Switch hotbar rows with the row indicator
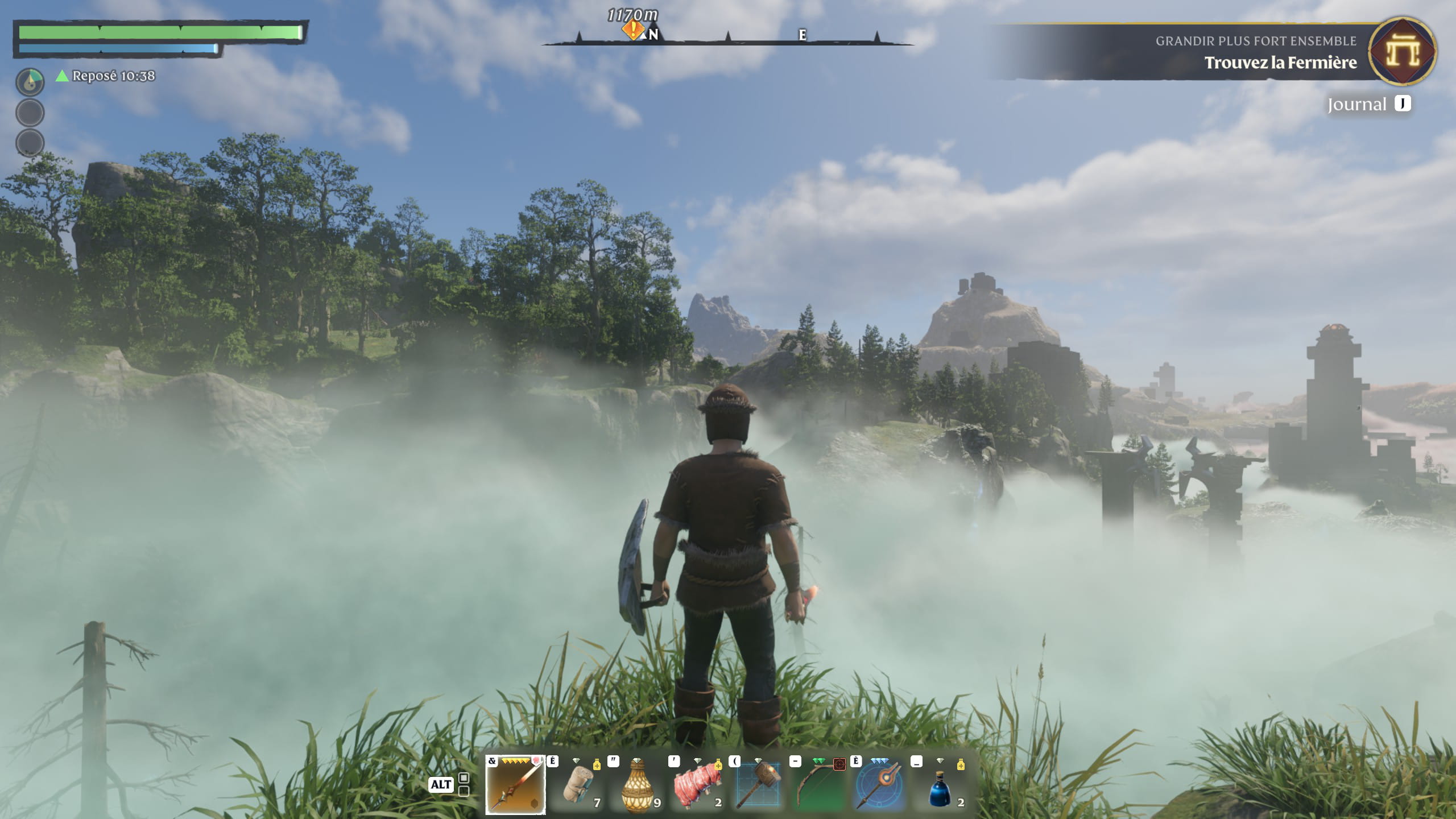This screenshot has height=819, width=1456. point(464,784)
